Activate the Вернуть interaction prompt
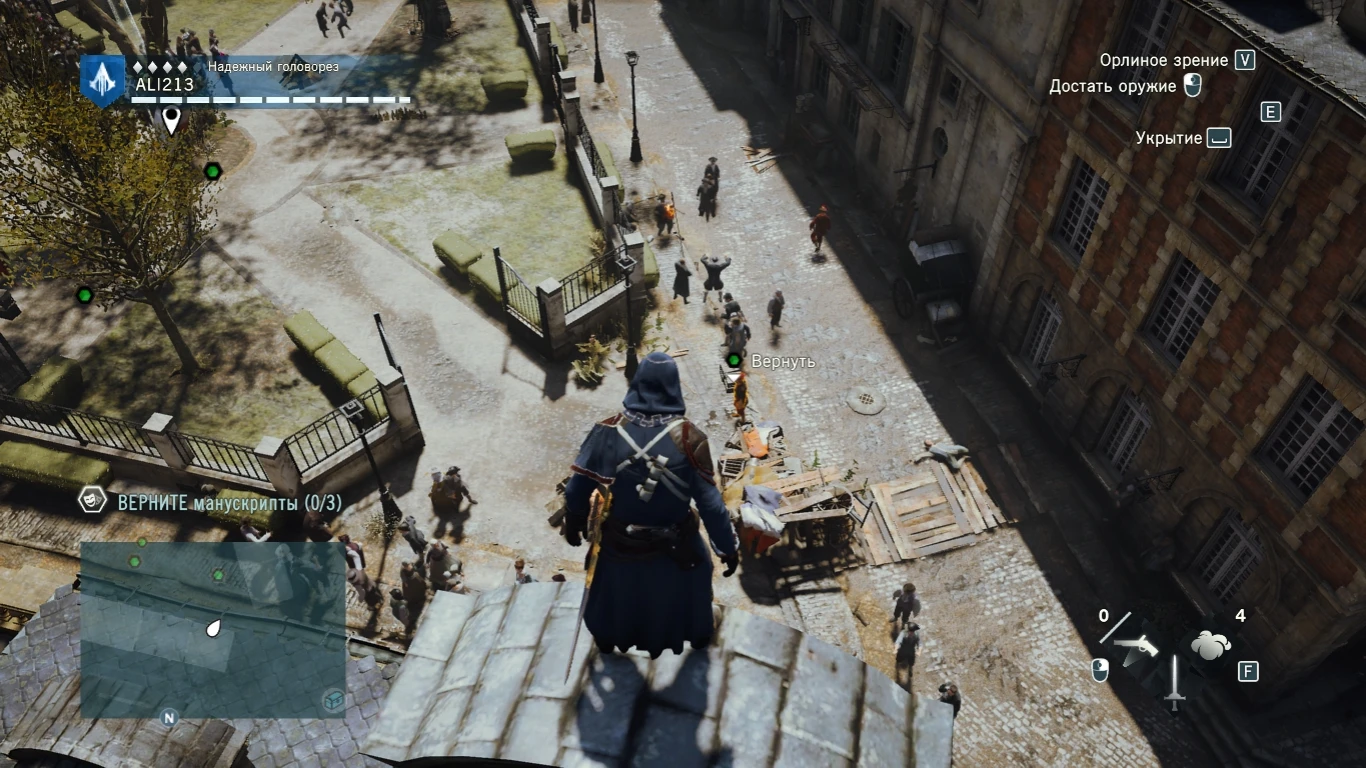Screen dimensions: 1366x768 coord(784,361)
